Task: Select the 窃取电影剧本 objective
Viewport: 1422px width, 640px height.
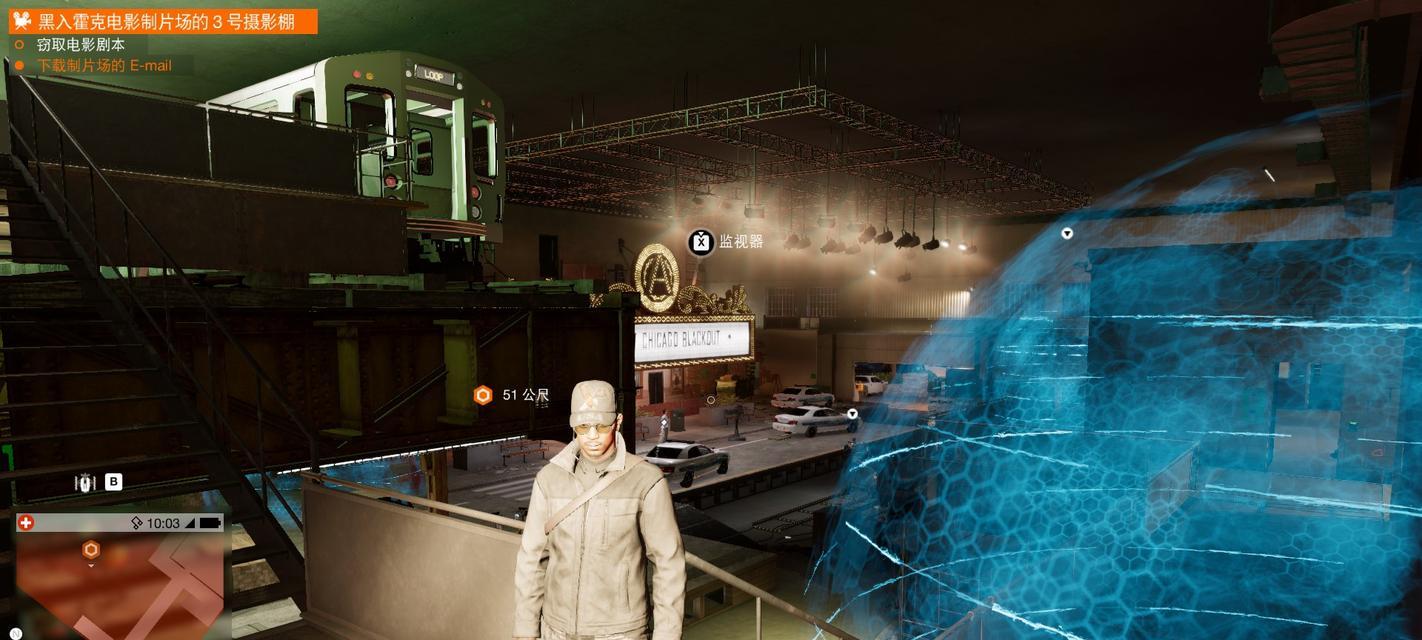Action: coord(80,44)
